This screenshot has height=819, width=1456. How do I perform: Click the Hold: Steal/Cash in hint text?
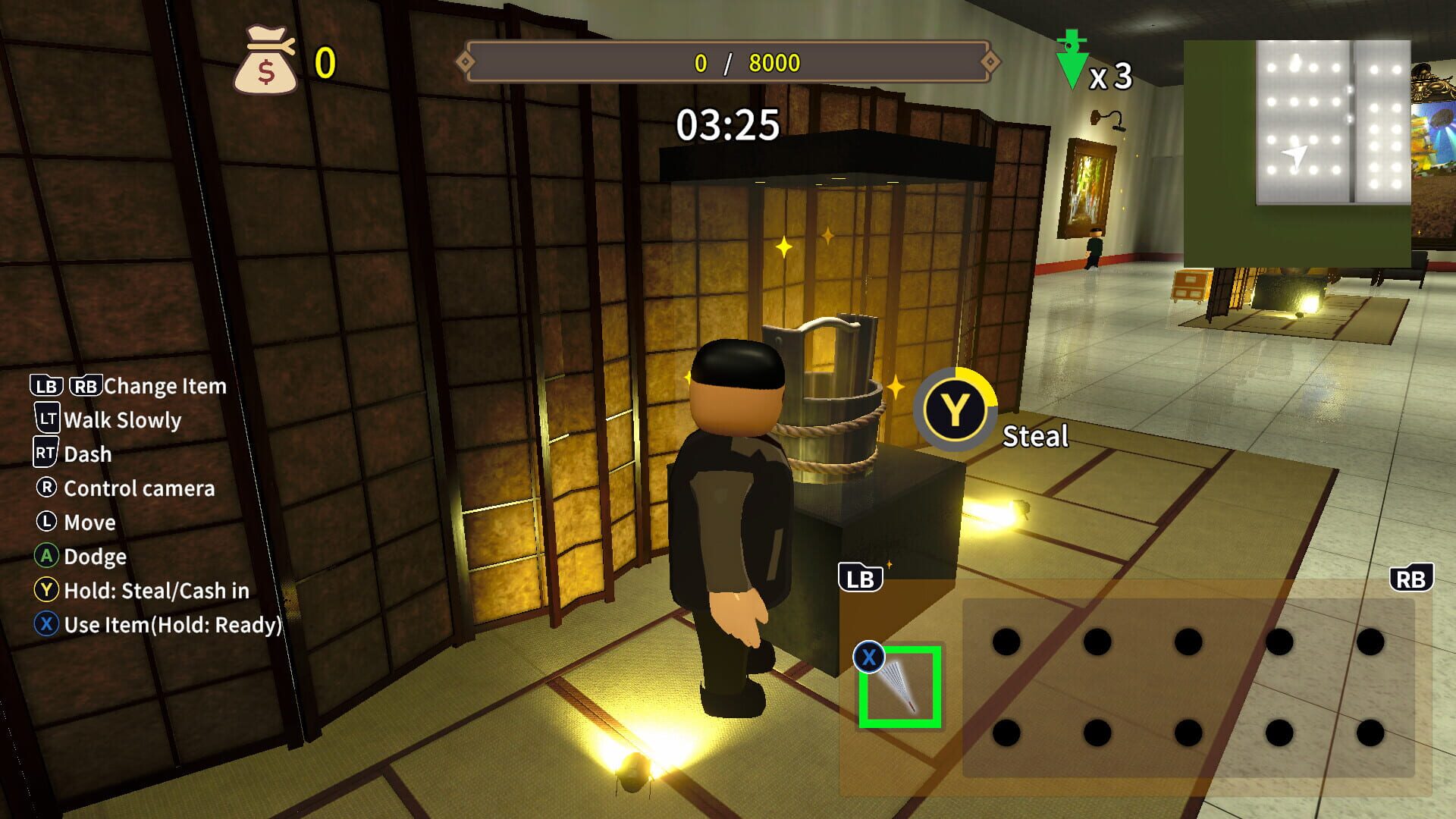click(x=155, y=591)
